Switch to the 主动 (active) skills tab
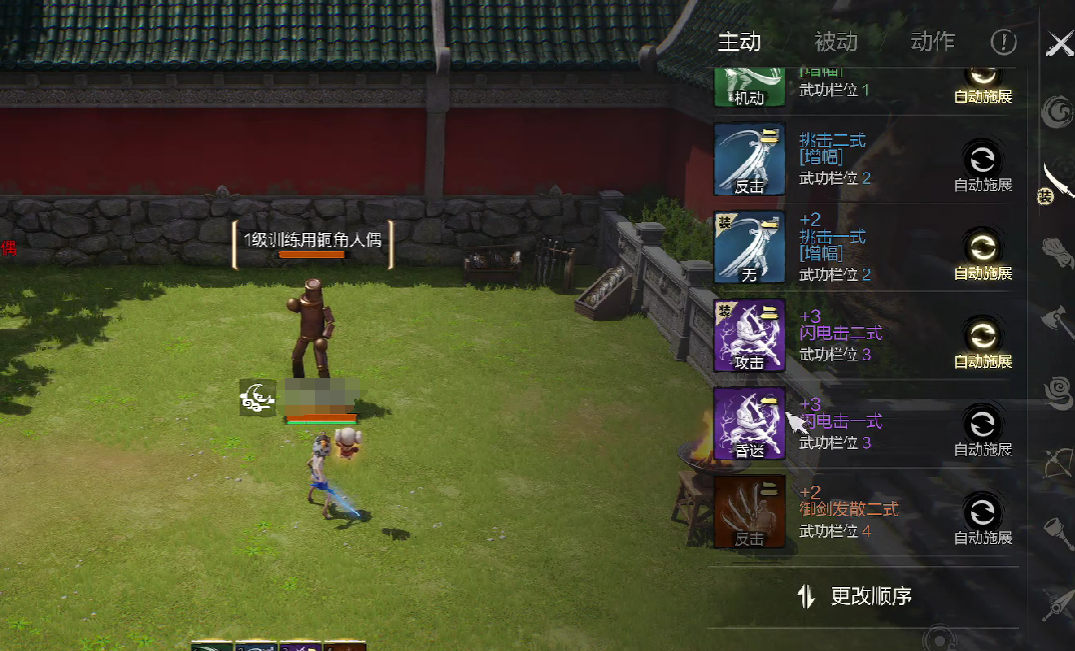This screenshot has height=651, width=1075. click(x=740, y=42)
